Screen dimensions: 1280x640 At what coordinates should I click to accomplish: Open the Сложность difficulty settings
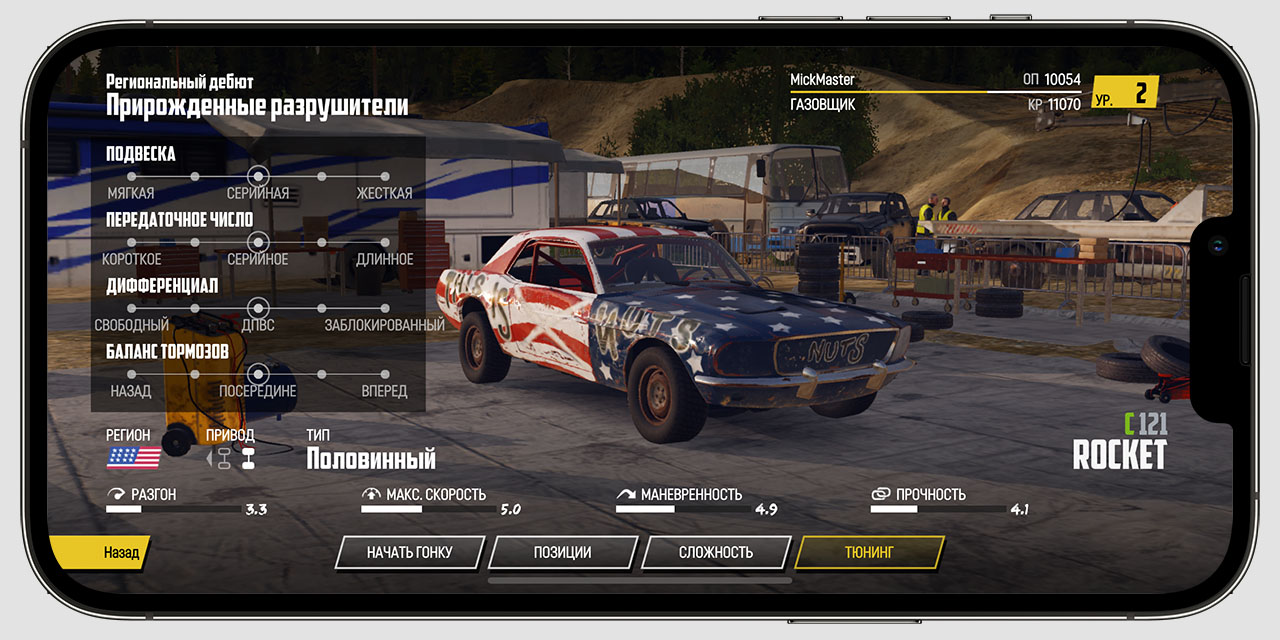[x=716, y=552]
